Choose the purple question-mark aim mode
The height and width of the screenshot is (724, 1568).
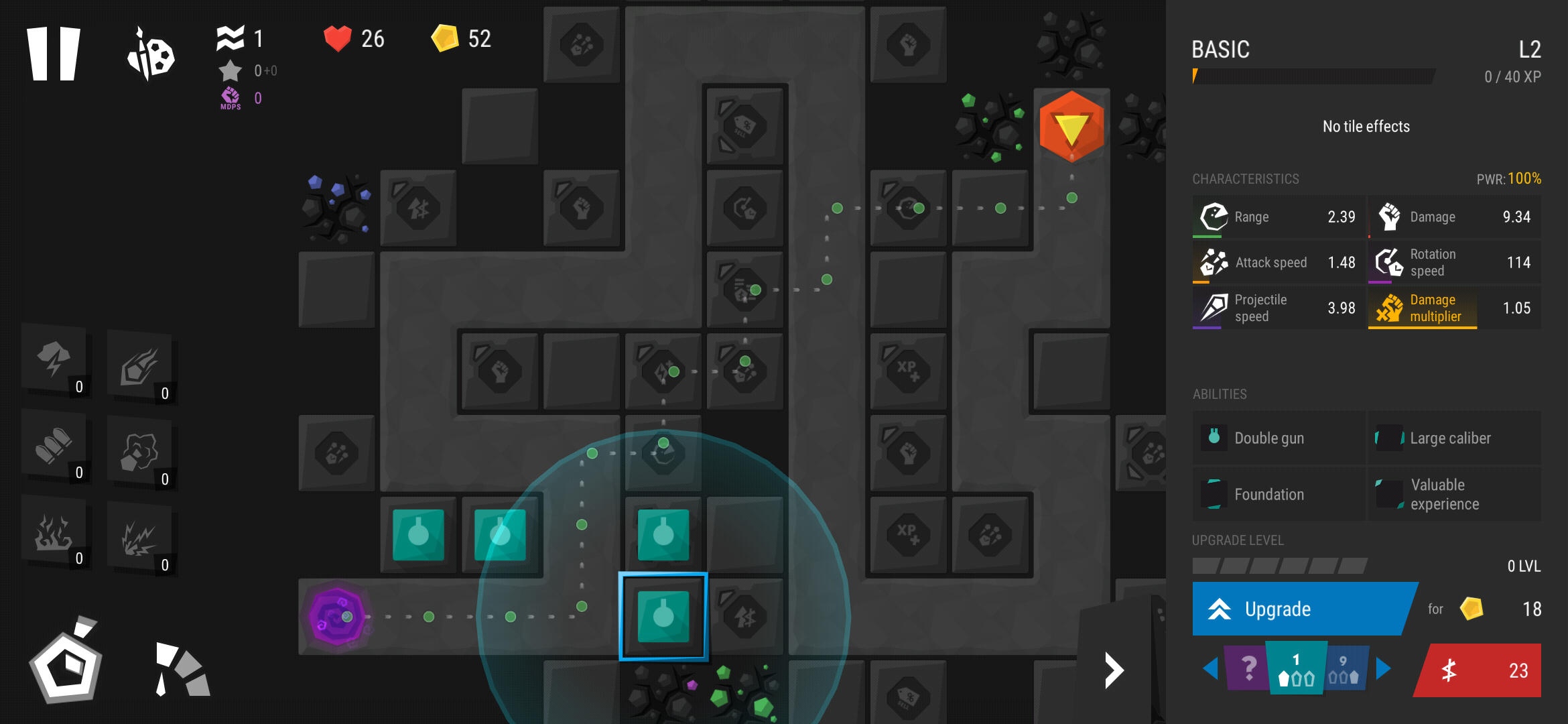[x=1247, y=668]
